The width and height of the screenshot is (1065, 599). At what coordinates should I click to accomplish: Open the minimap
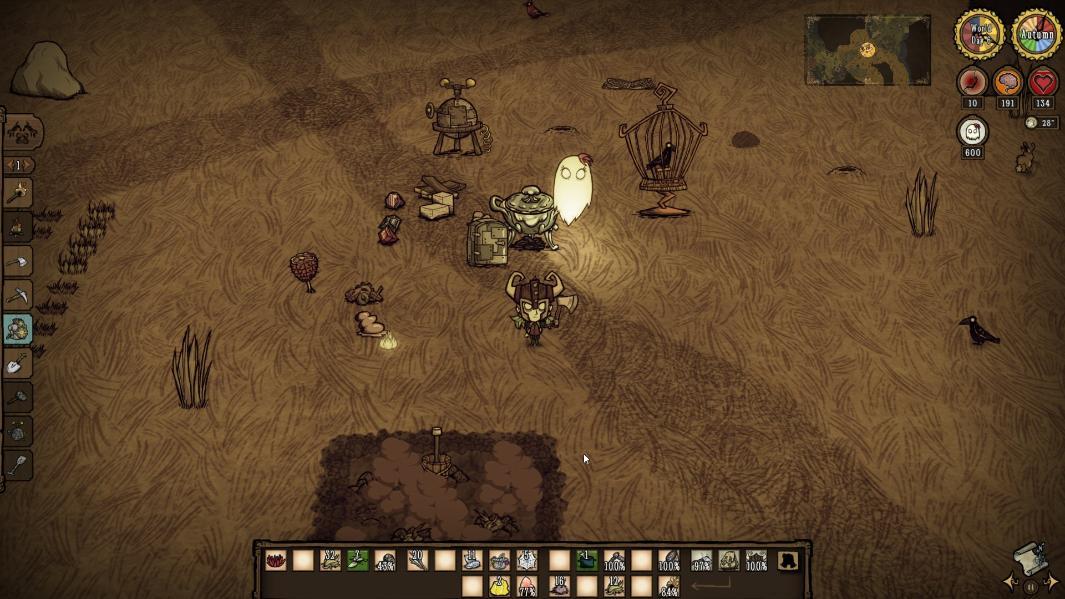point(867,50)
